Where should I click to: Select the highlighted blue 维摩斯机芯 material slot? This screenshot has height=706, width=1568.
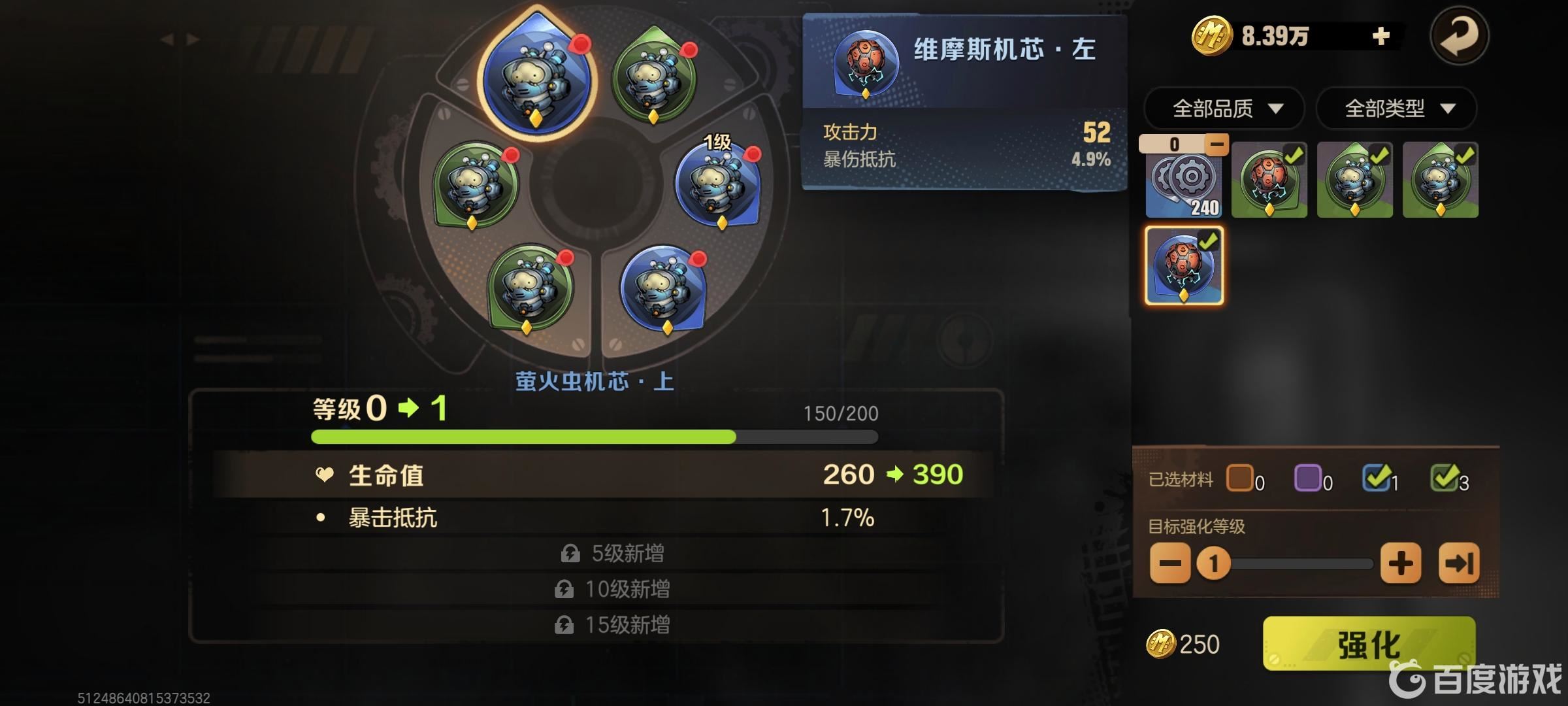tap(1184, 265)
